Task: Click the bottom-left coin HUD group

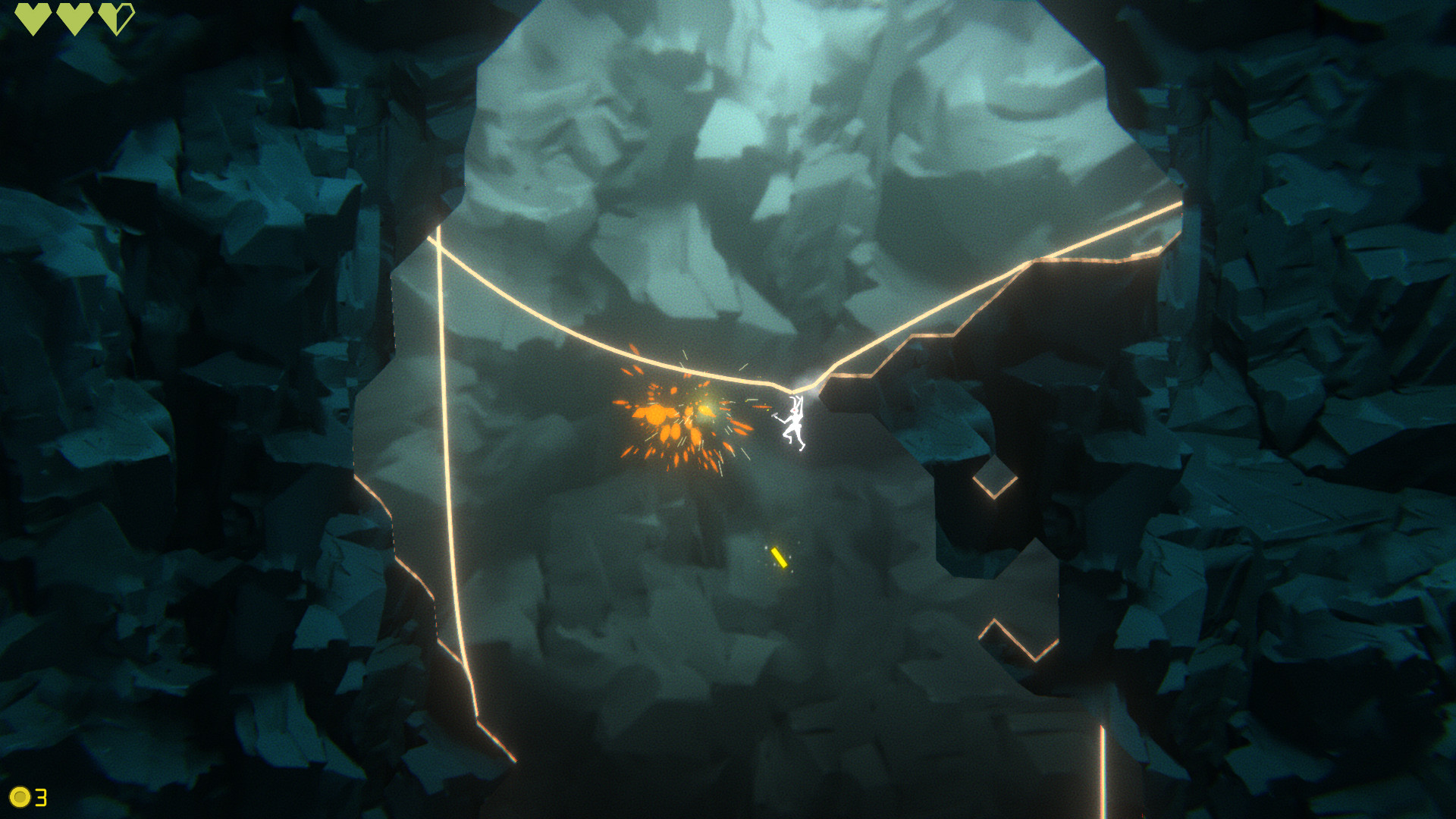Action: pyautogui.click(x=30, y=798)
